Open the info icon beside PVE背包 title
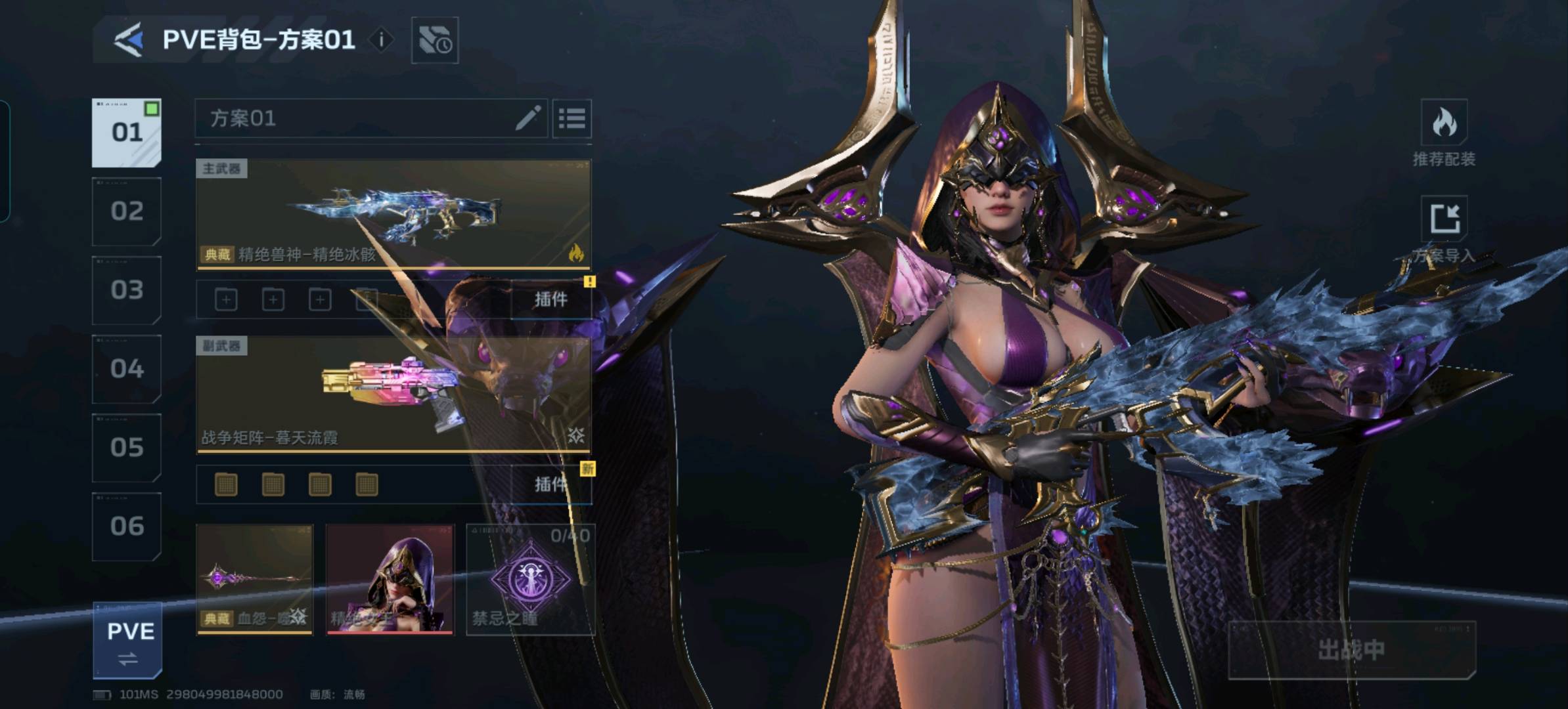 [381, 40]
